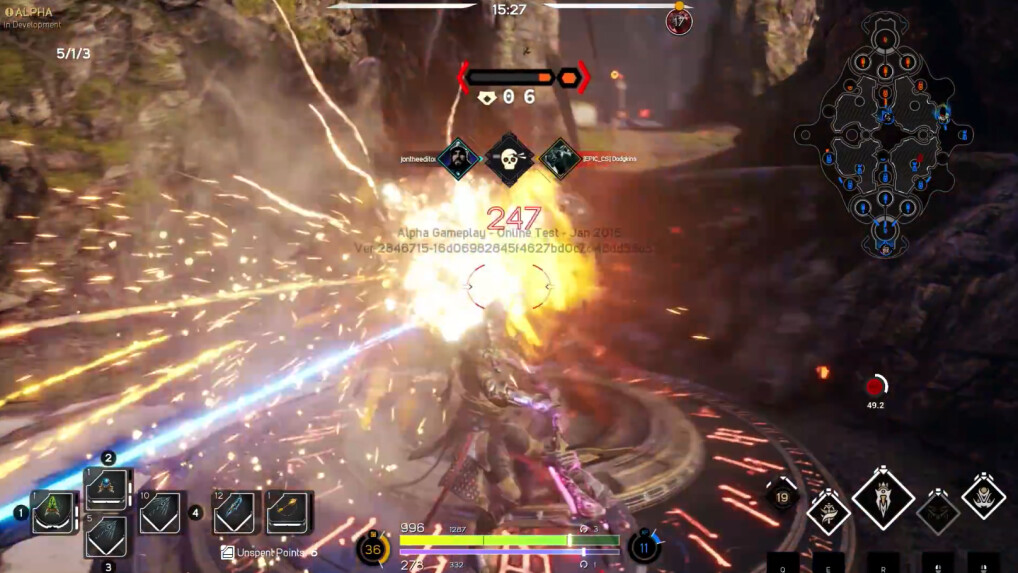The image size is (1018, 573).
Task: Click the [EPIC_CS] Dodgkins victim portrait
Action: [x=558, y=159]
